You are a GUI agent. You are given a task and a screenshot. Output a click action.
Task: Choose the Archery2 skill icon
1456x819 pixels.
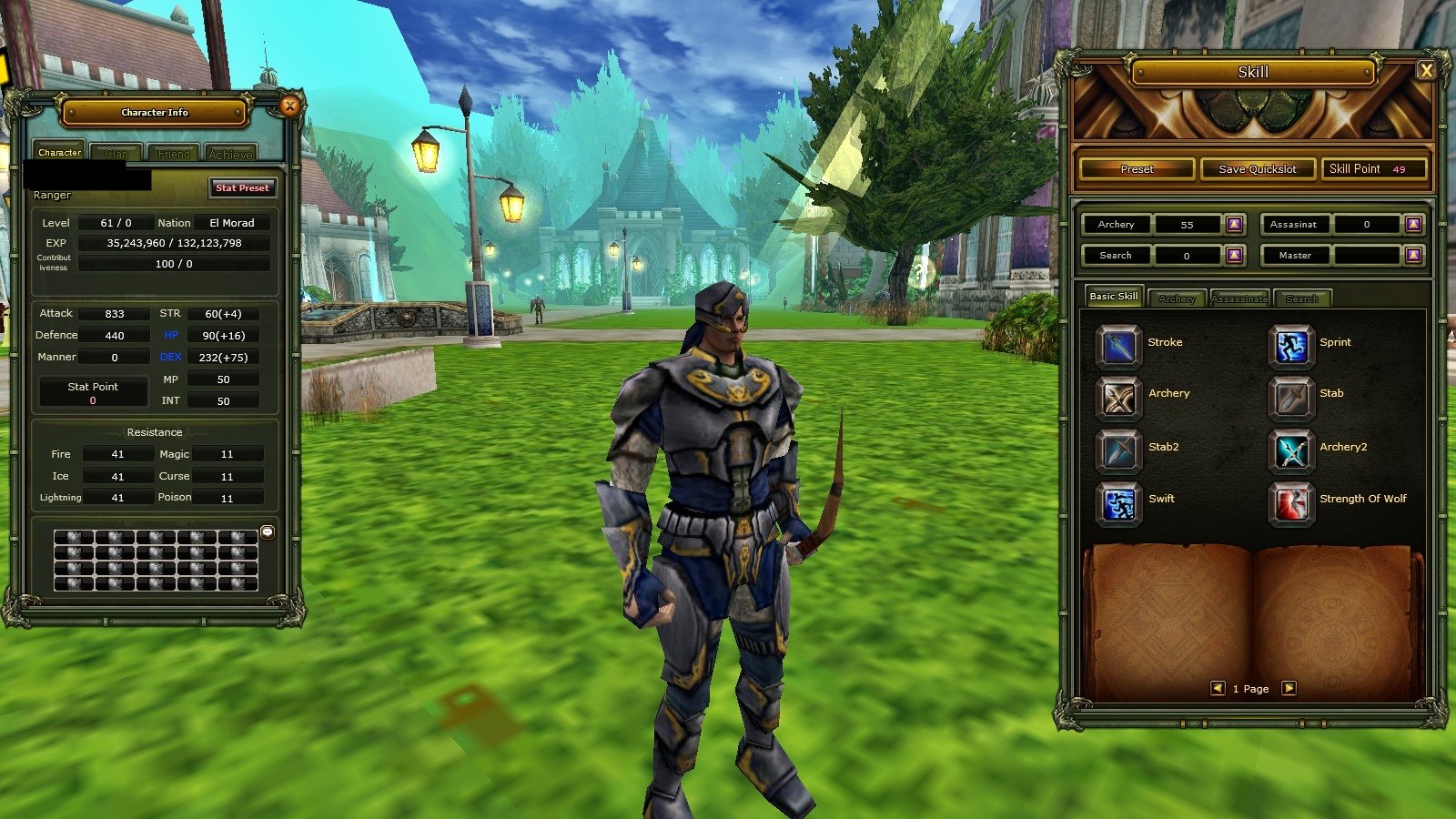click(1290, 450)
